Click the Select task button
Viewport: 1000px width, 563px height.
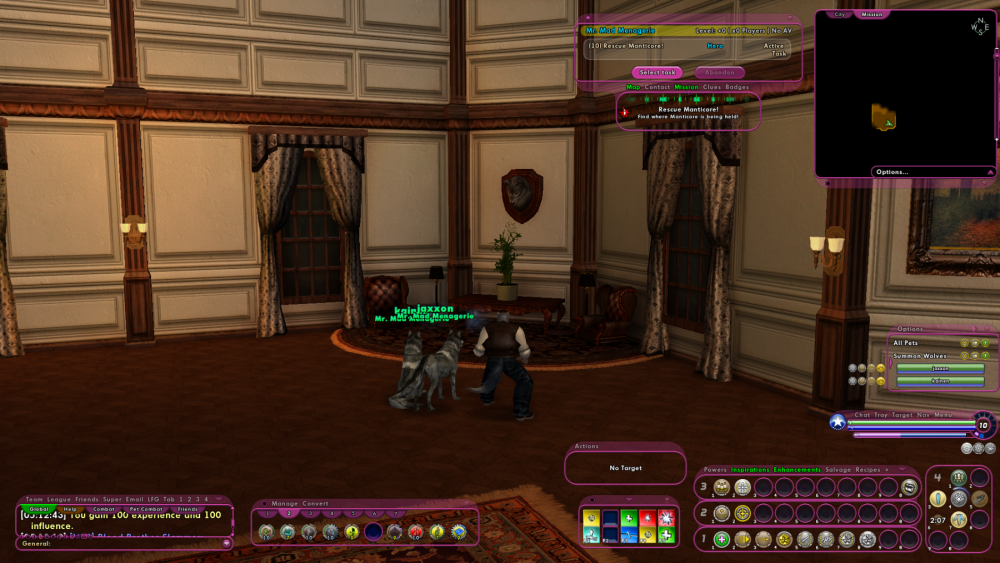tap(657, 72)
